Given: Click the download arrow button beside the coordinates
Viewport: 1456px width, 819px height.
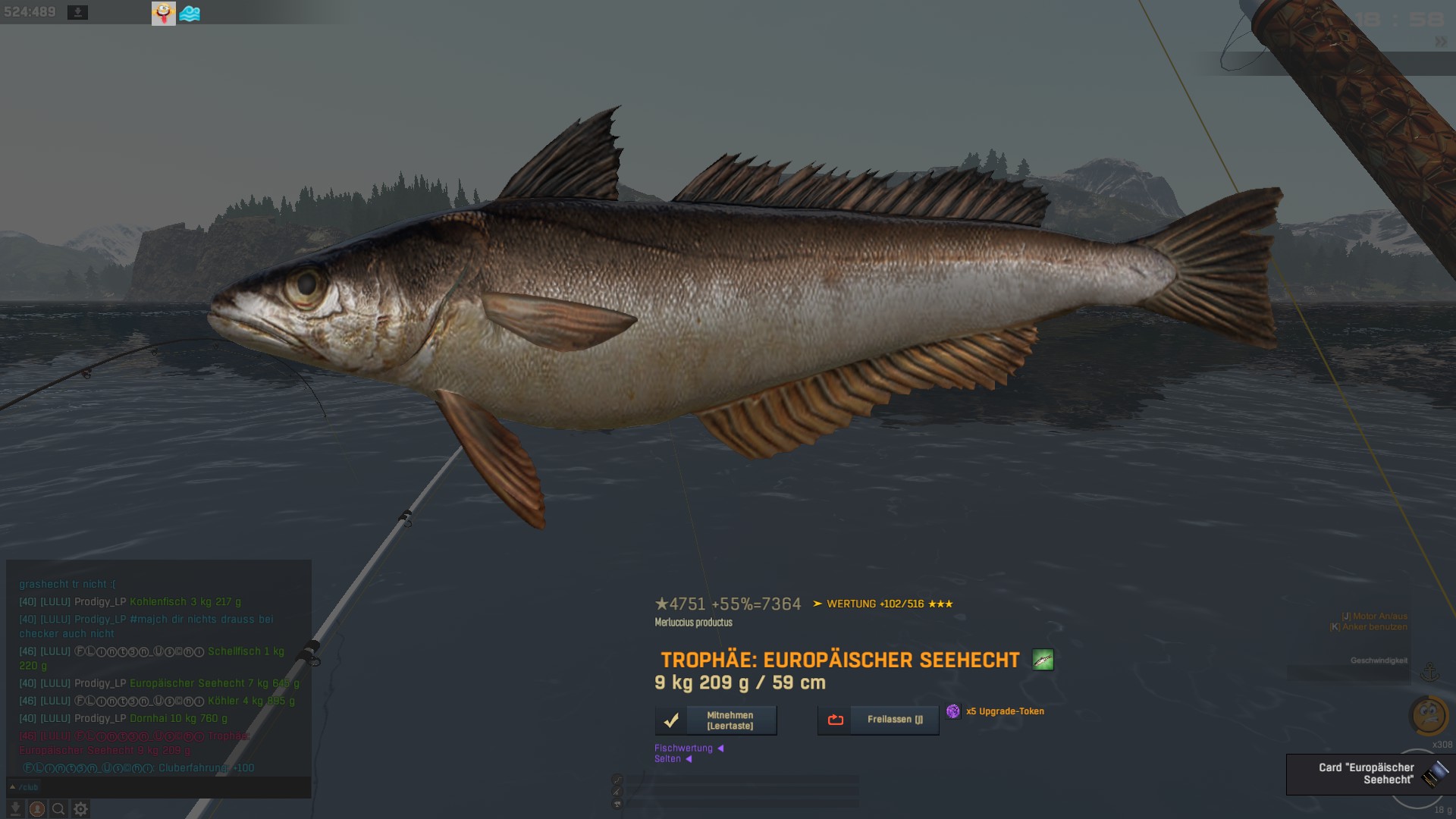Looking at the screenshot, I should point(77,12).
